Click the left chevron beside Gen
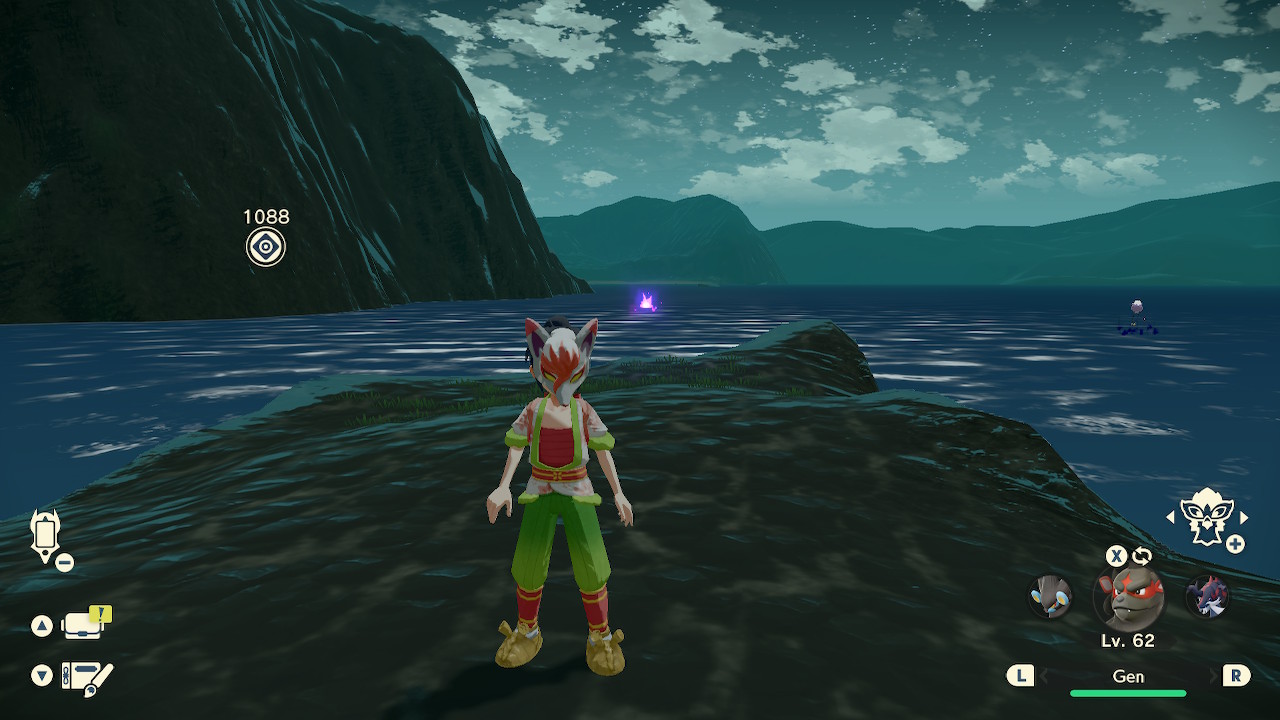1280x720 pixels. [x=1045, y=677]
